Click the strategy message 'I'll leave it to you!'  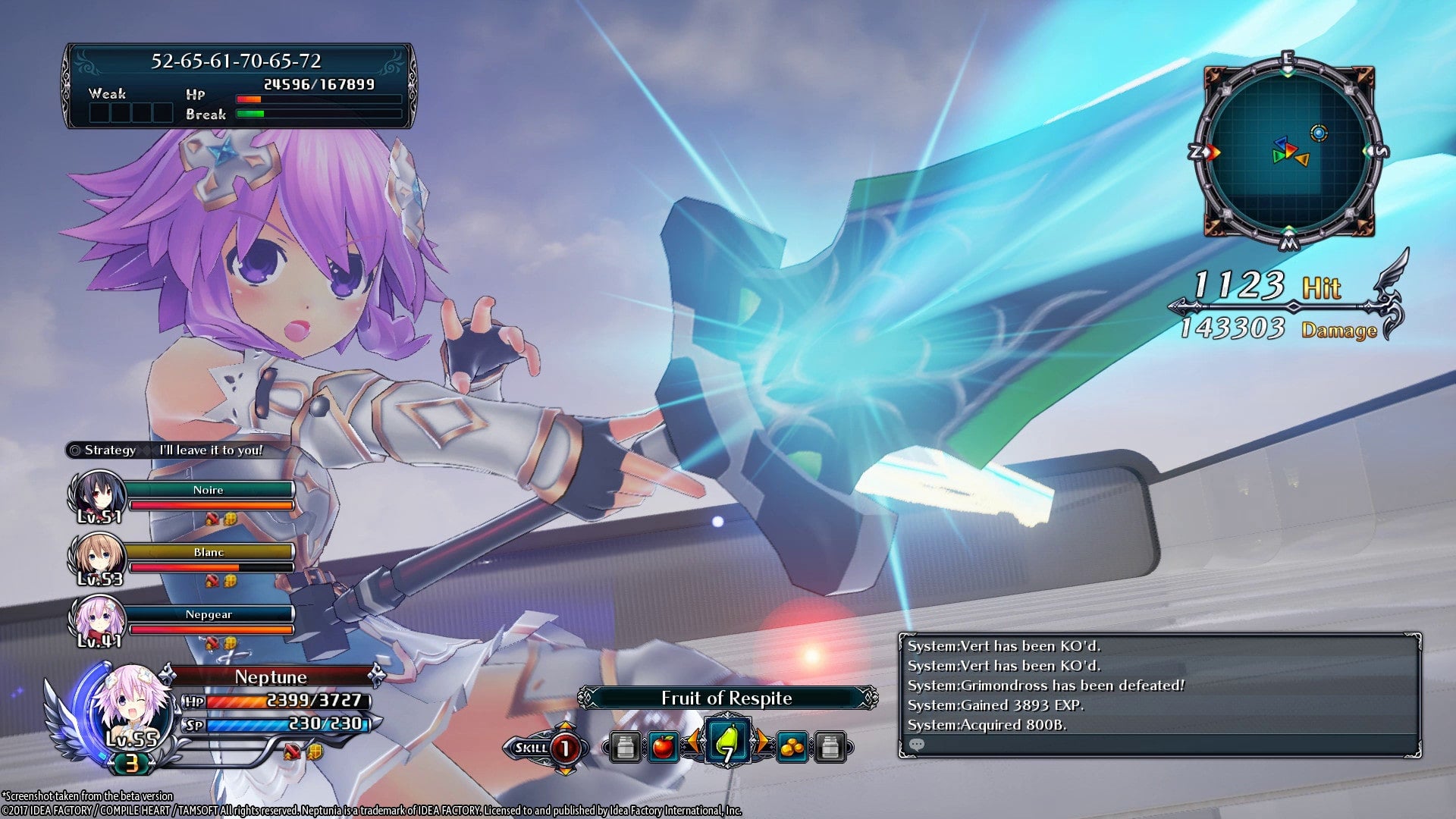pyautogui.click(x=210, y=449)
